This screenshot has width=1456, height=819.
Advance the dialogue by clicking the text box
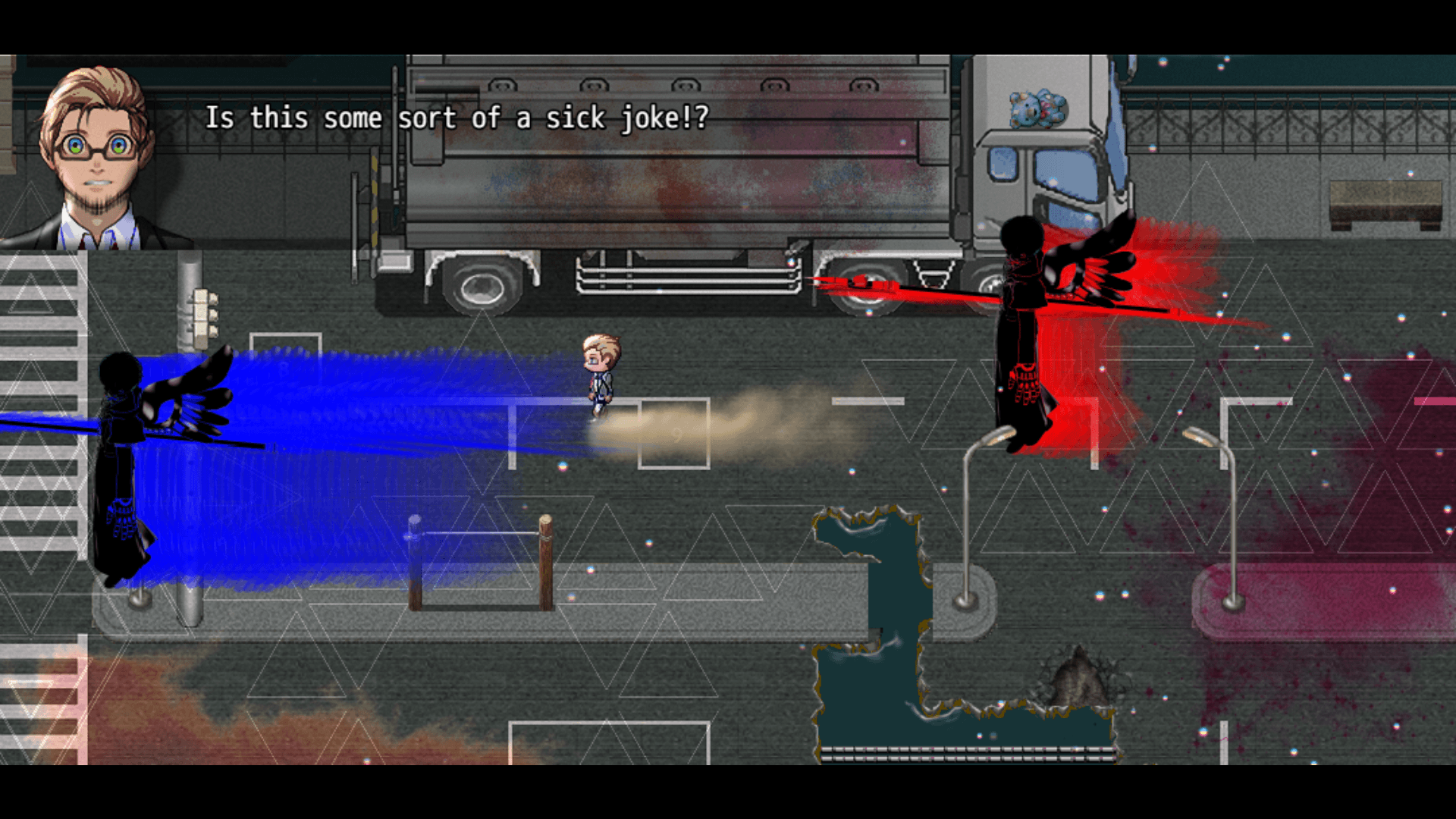tap(455, 118)
